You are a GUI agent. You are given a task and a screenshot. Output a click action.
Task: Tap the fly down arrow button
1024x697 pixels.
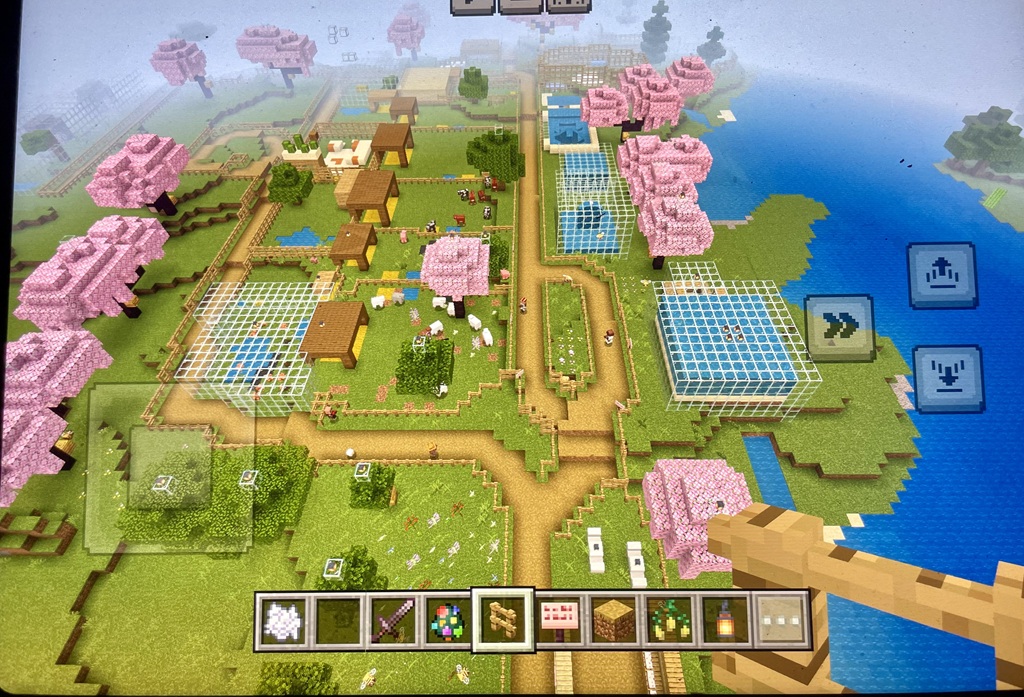point(946,377)
